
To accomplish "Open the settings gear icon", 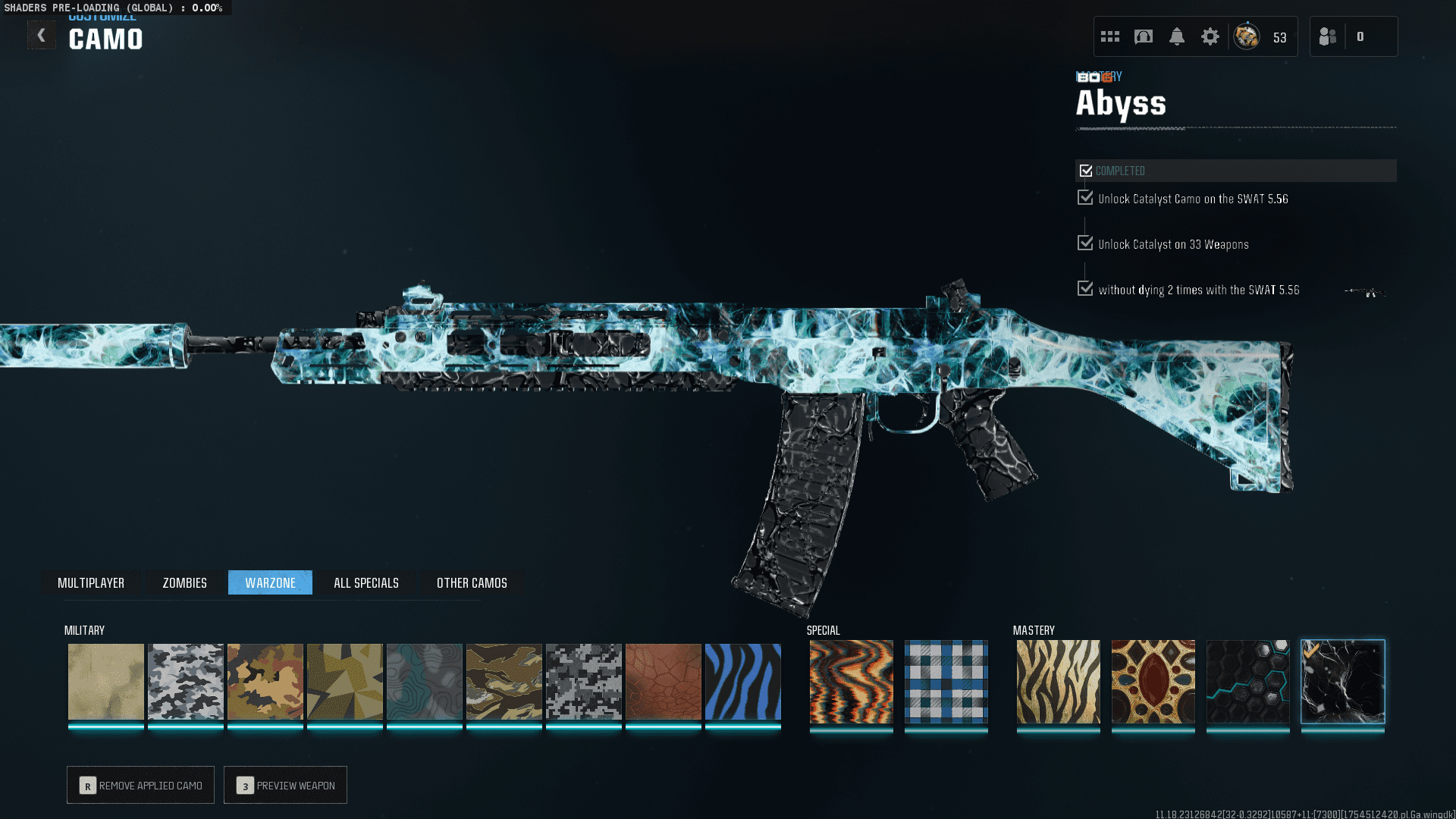I will point(1210,36).
